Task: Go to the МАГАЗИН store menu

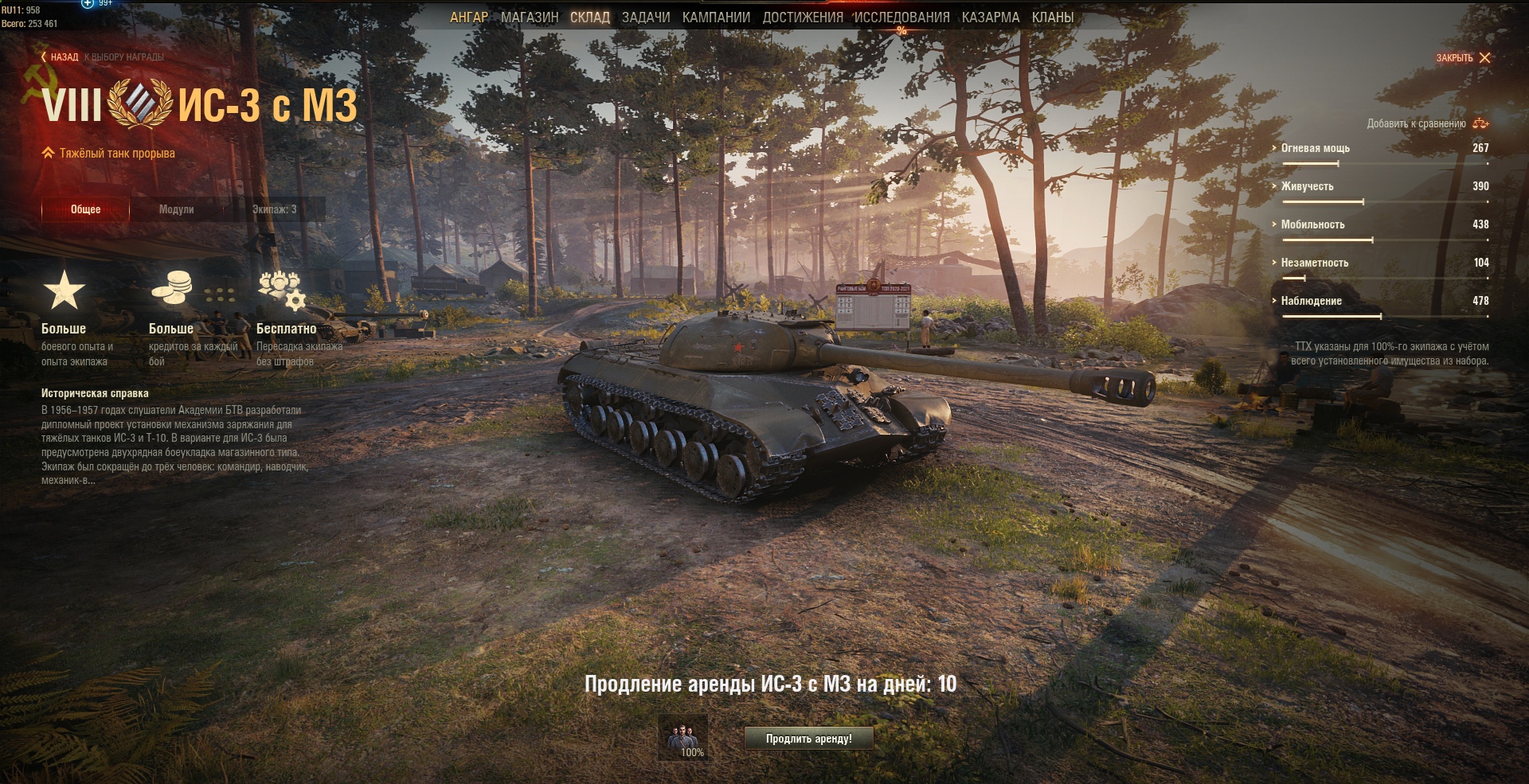Action: point(530,18)
